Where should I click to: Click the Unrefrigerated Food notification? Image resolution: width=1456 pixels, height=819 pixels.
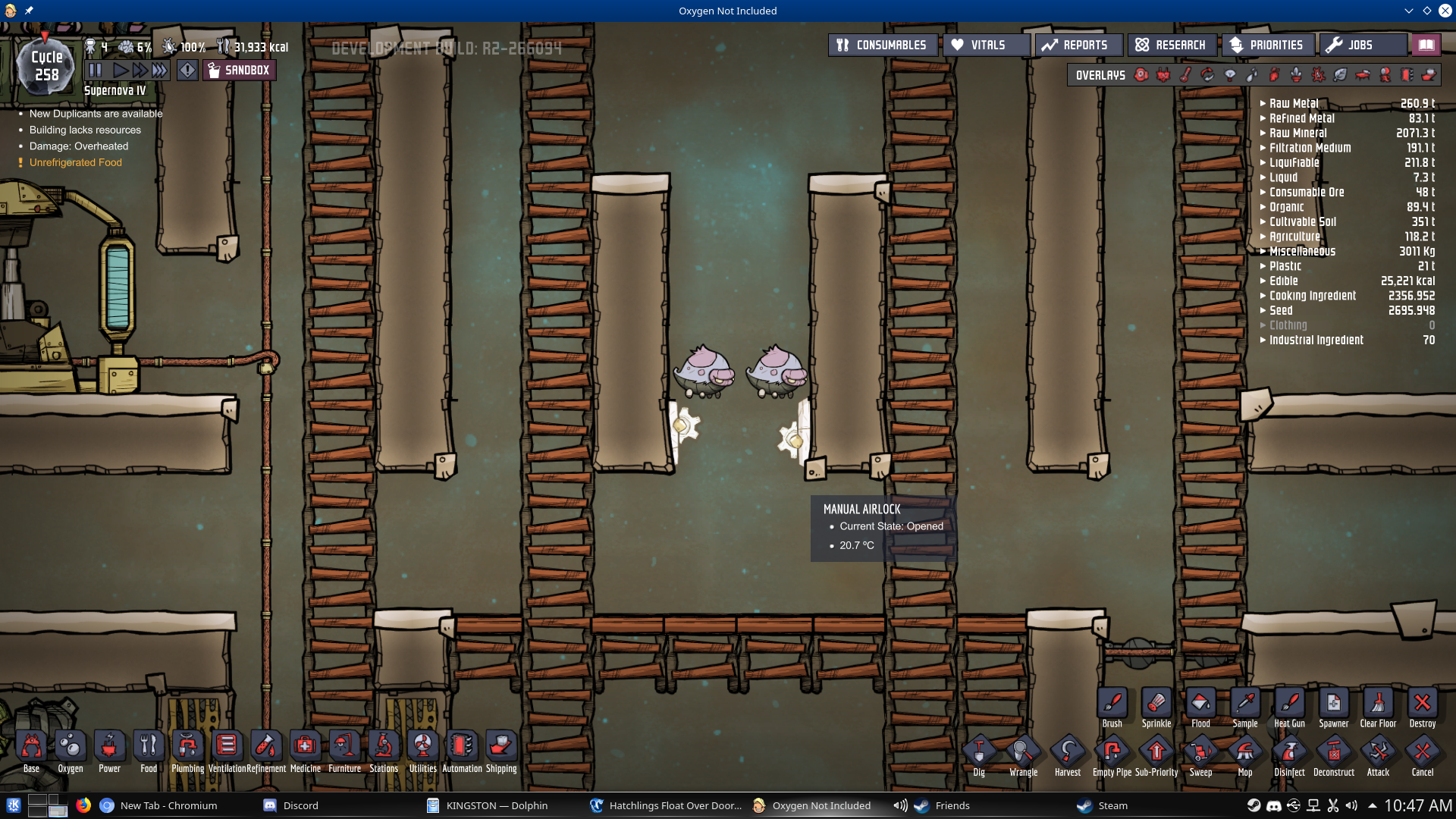pyautogui.click(x=76, y=162)
